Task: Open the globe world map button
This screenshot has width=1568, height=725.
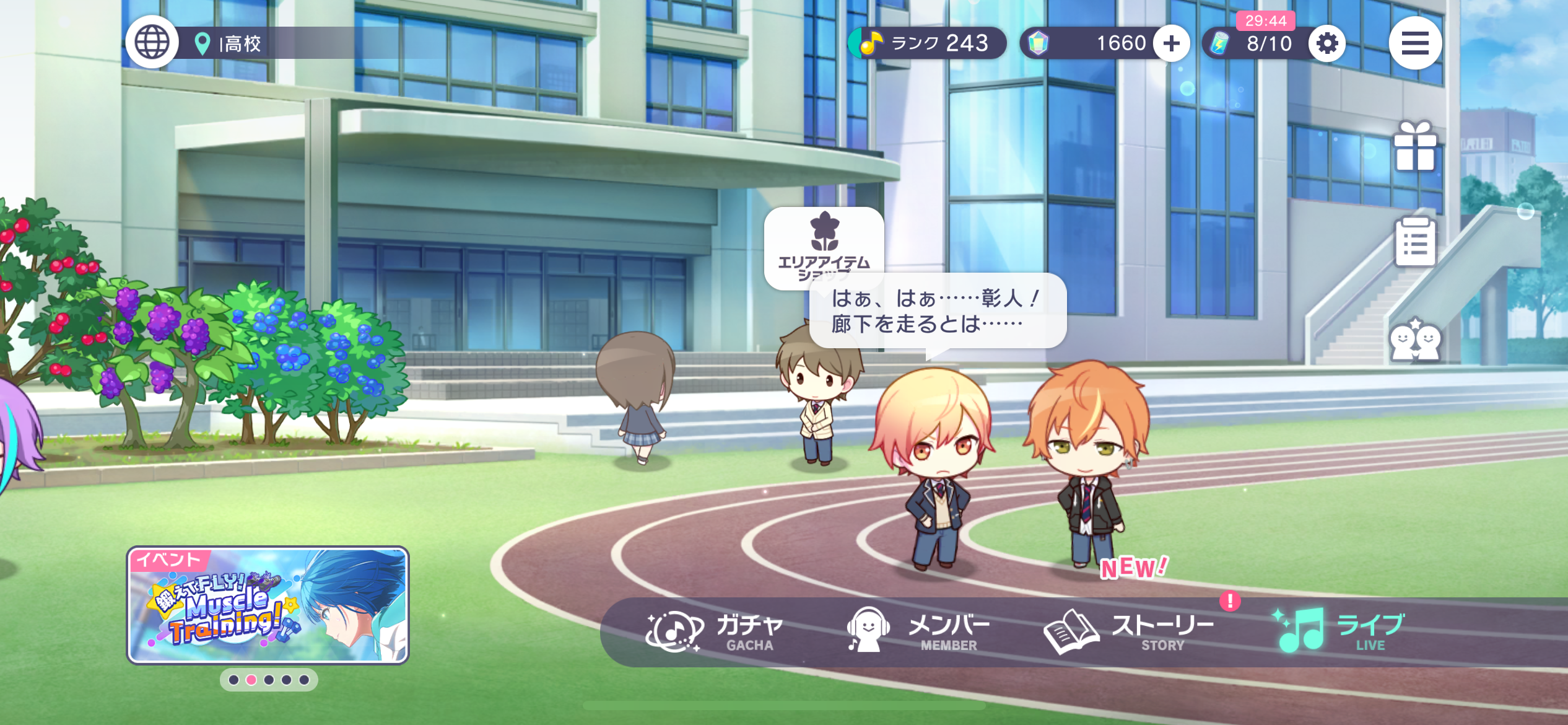Action: [152, 43]
